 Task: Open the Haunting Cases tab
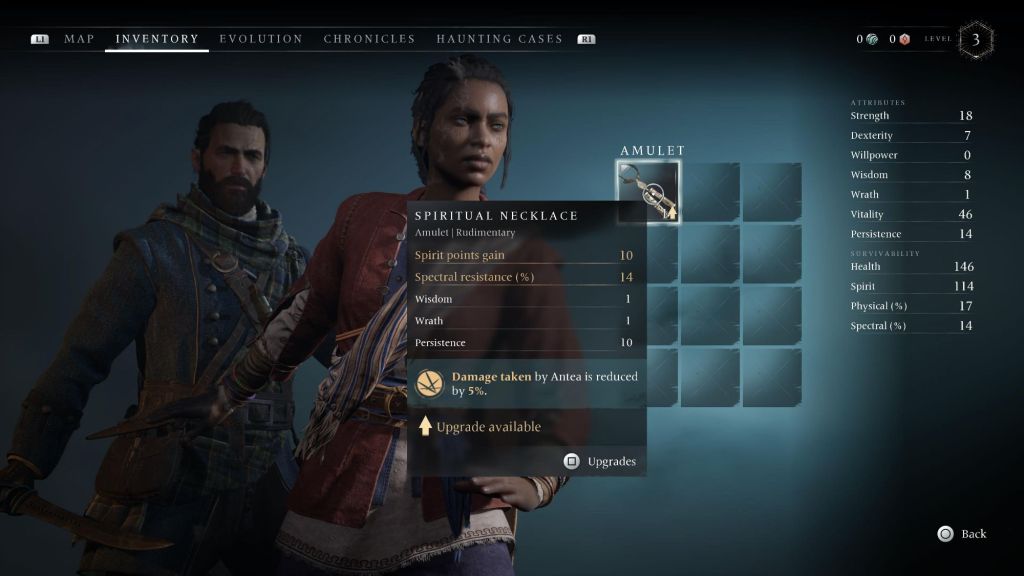pos(499,39)
